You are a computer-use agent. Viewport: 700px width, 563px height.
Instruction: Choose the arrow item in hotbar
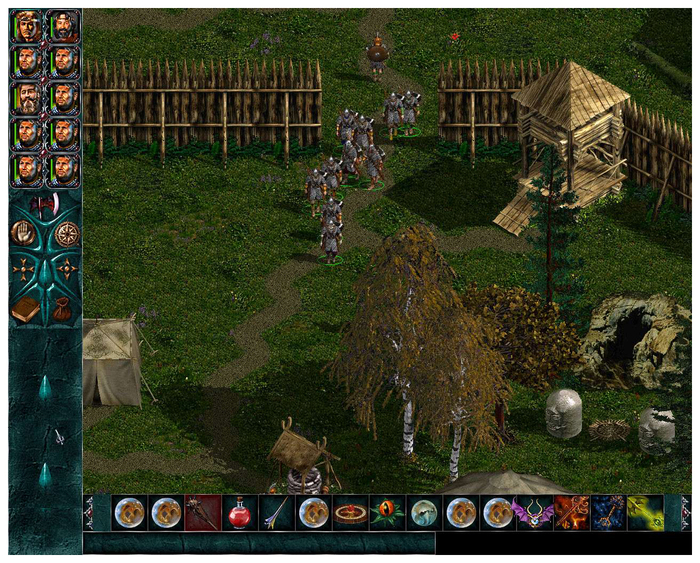275,512
